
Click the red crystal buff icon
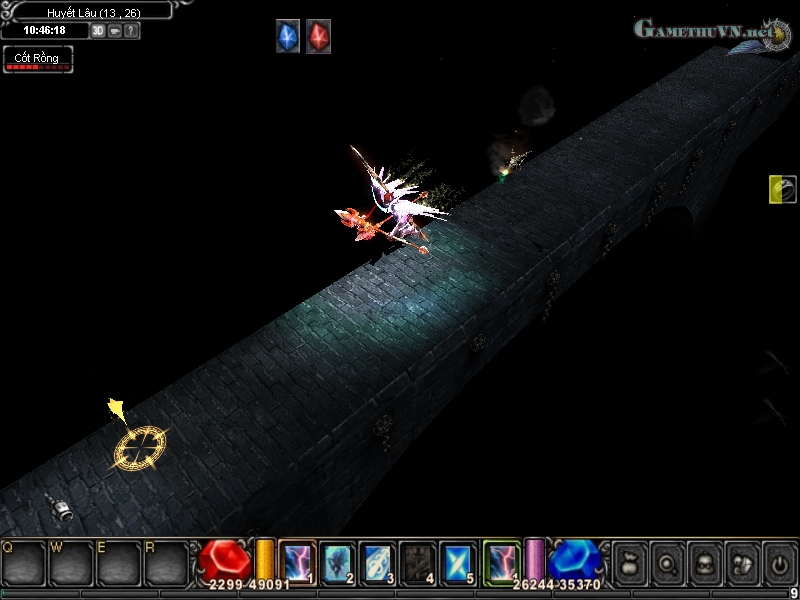pos(318,37)
